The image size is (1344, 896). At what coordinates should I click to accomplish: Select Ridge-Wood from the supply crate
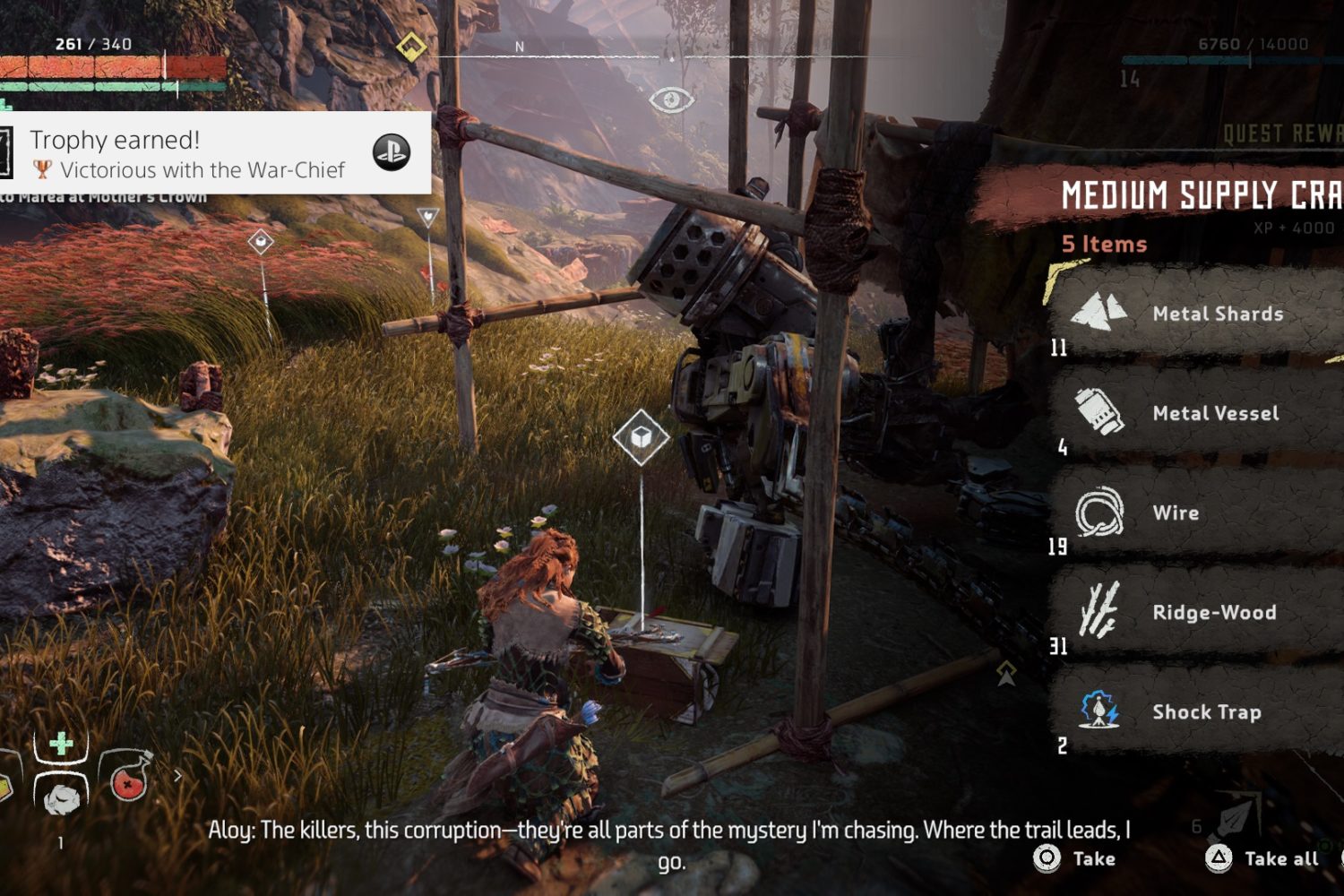1201,612
